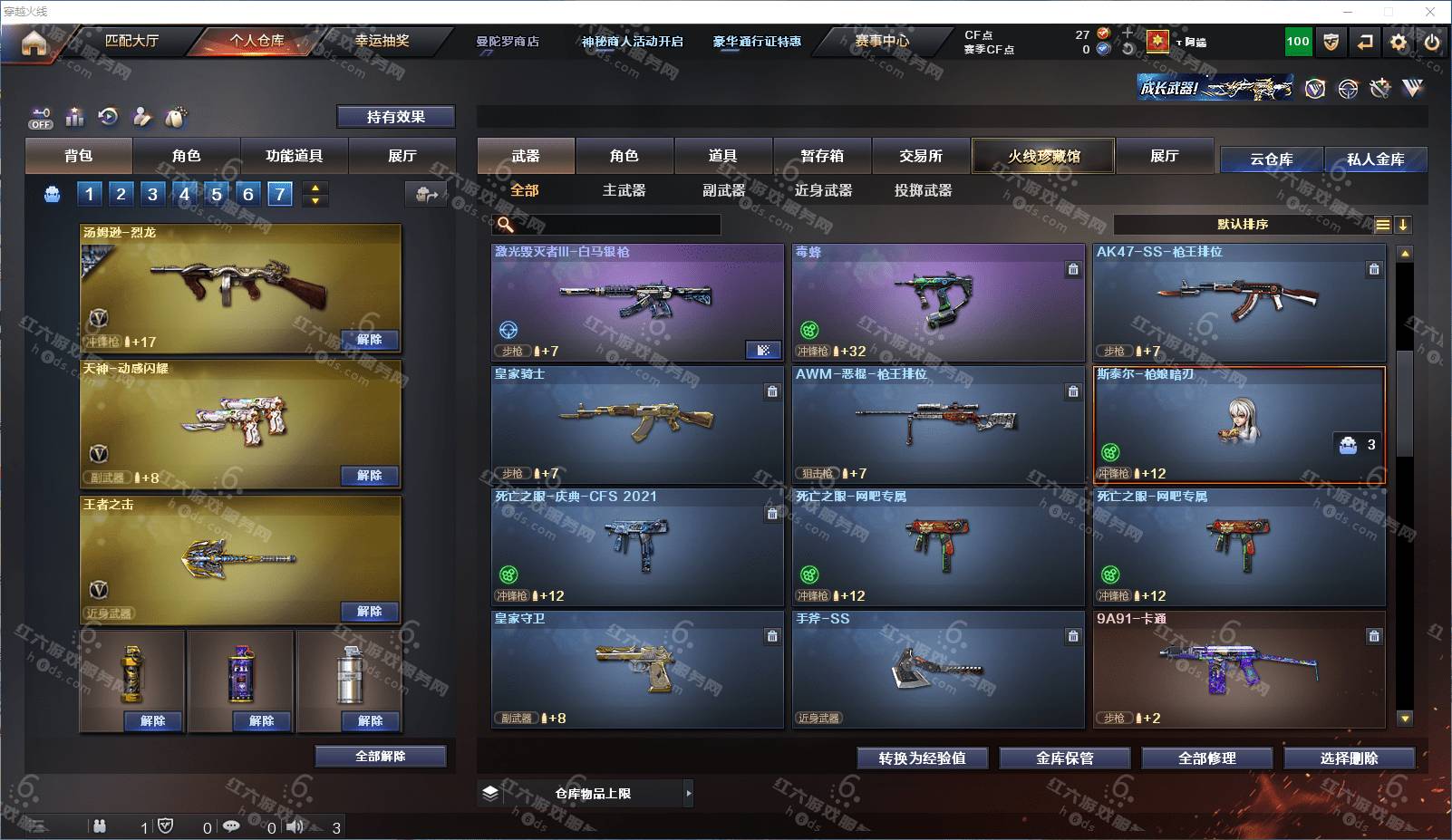This screenshot has height=840, width=1452.
Task: Click the home icon at top left
Action: click(34, 43)
